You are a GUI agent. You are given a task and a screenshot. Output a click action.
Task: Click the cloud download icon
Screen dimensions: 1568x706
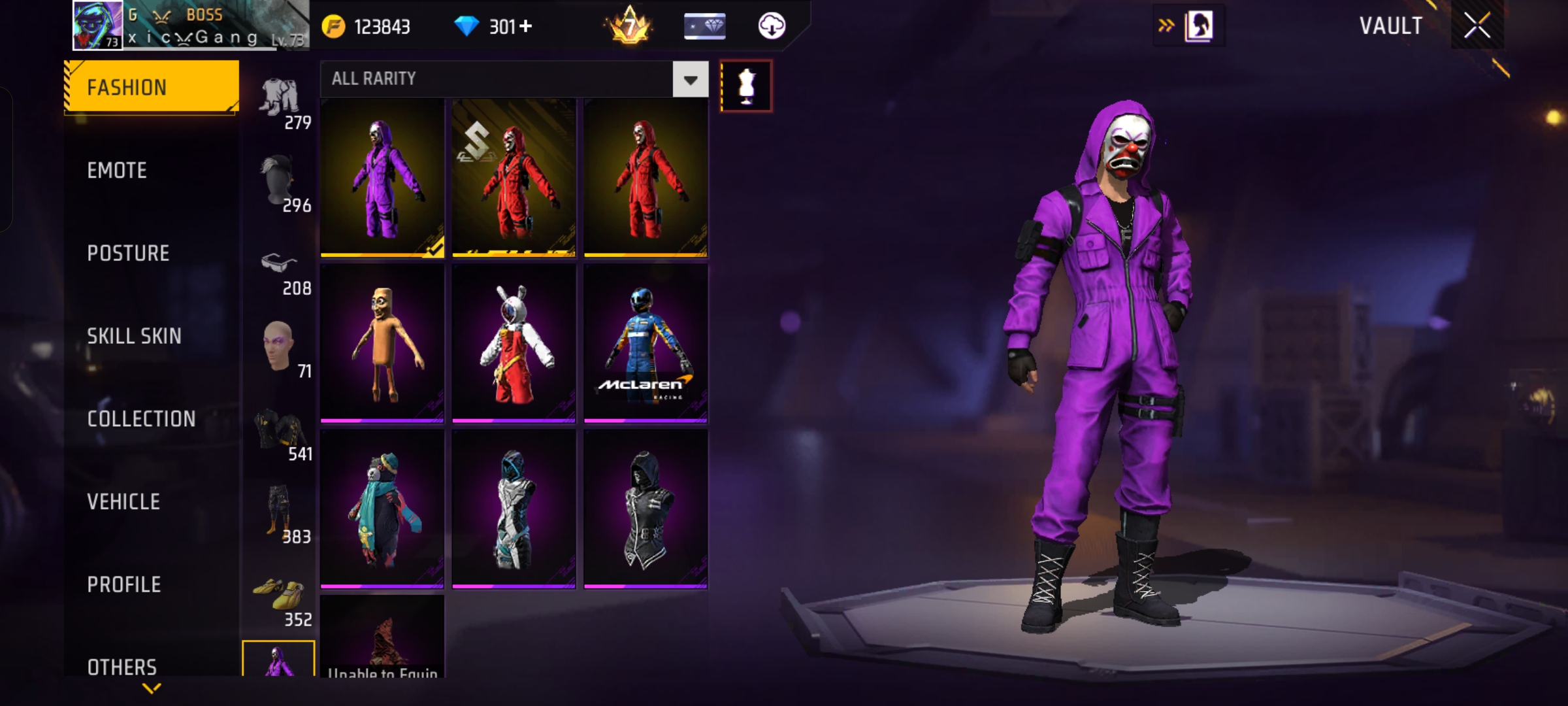(772, 26)
